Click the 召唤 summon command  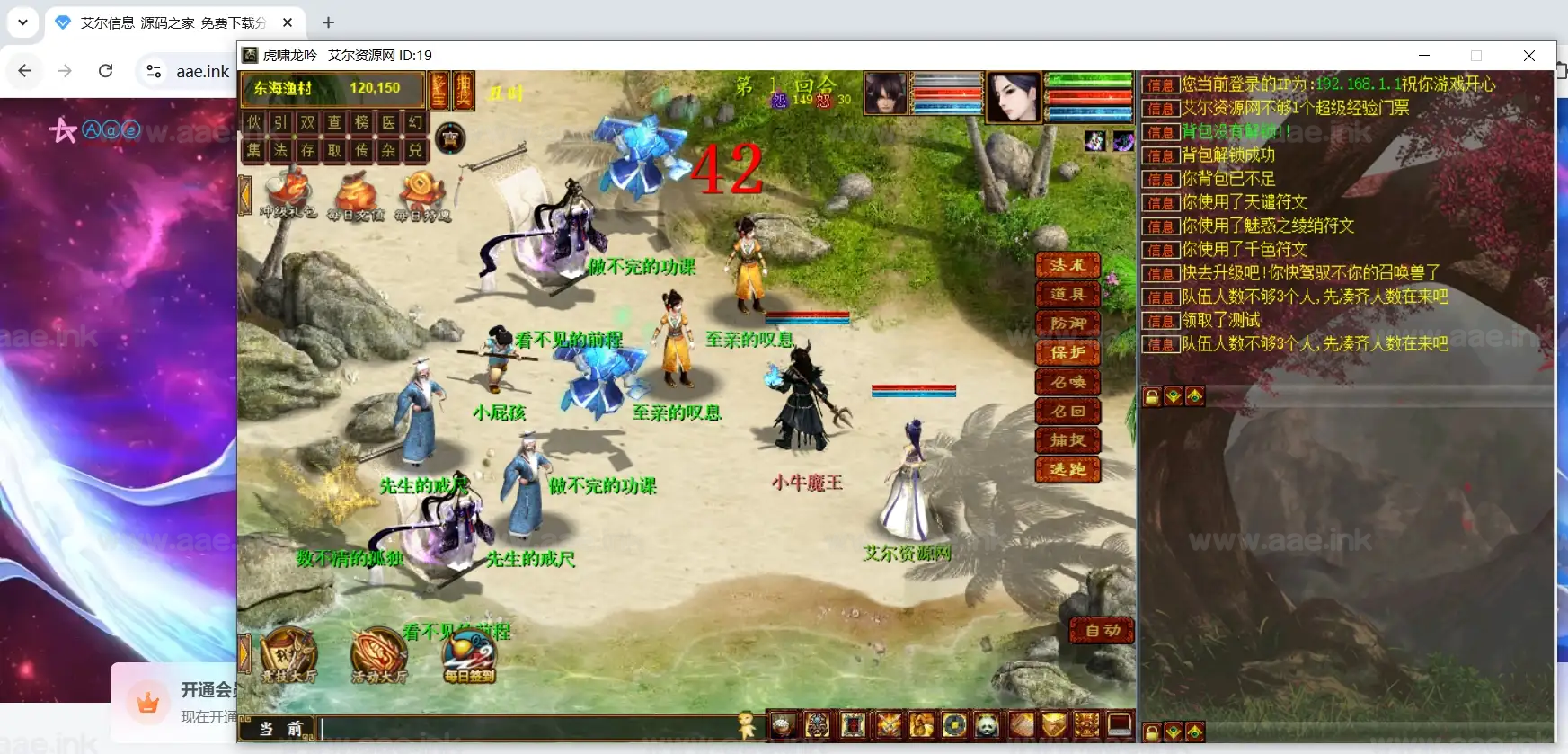[1067, 382]
